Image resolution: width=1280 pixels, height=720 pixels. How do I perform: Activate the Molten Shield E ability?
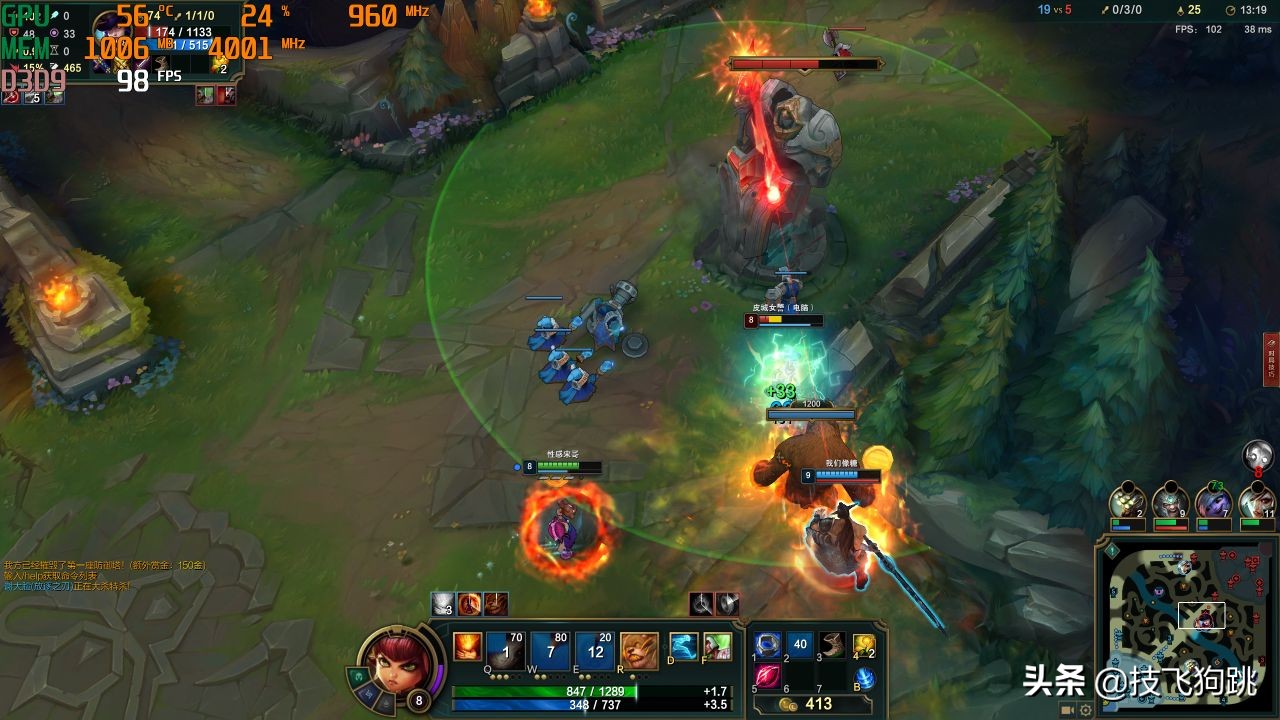tap(595, 650)
